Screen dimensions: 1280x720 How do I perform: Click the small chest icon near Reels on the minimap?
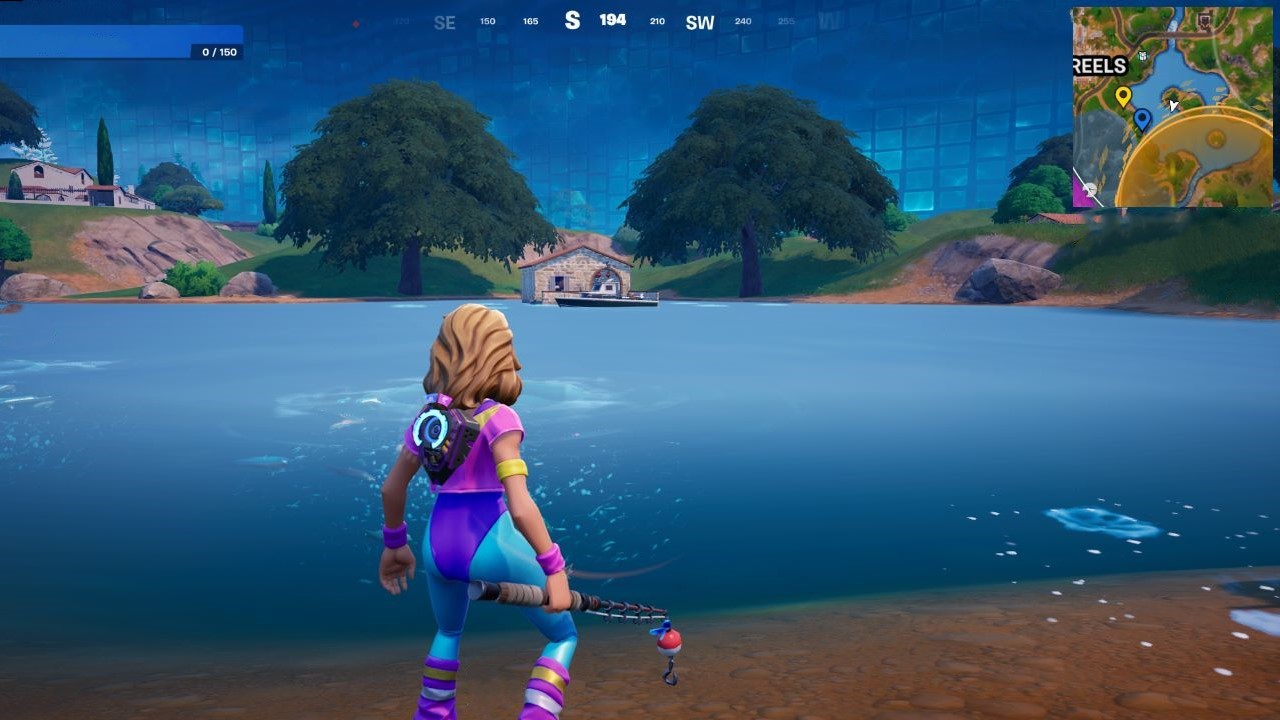tap(1143, 55)
